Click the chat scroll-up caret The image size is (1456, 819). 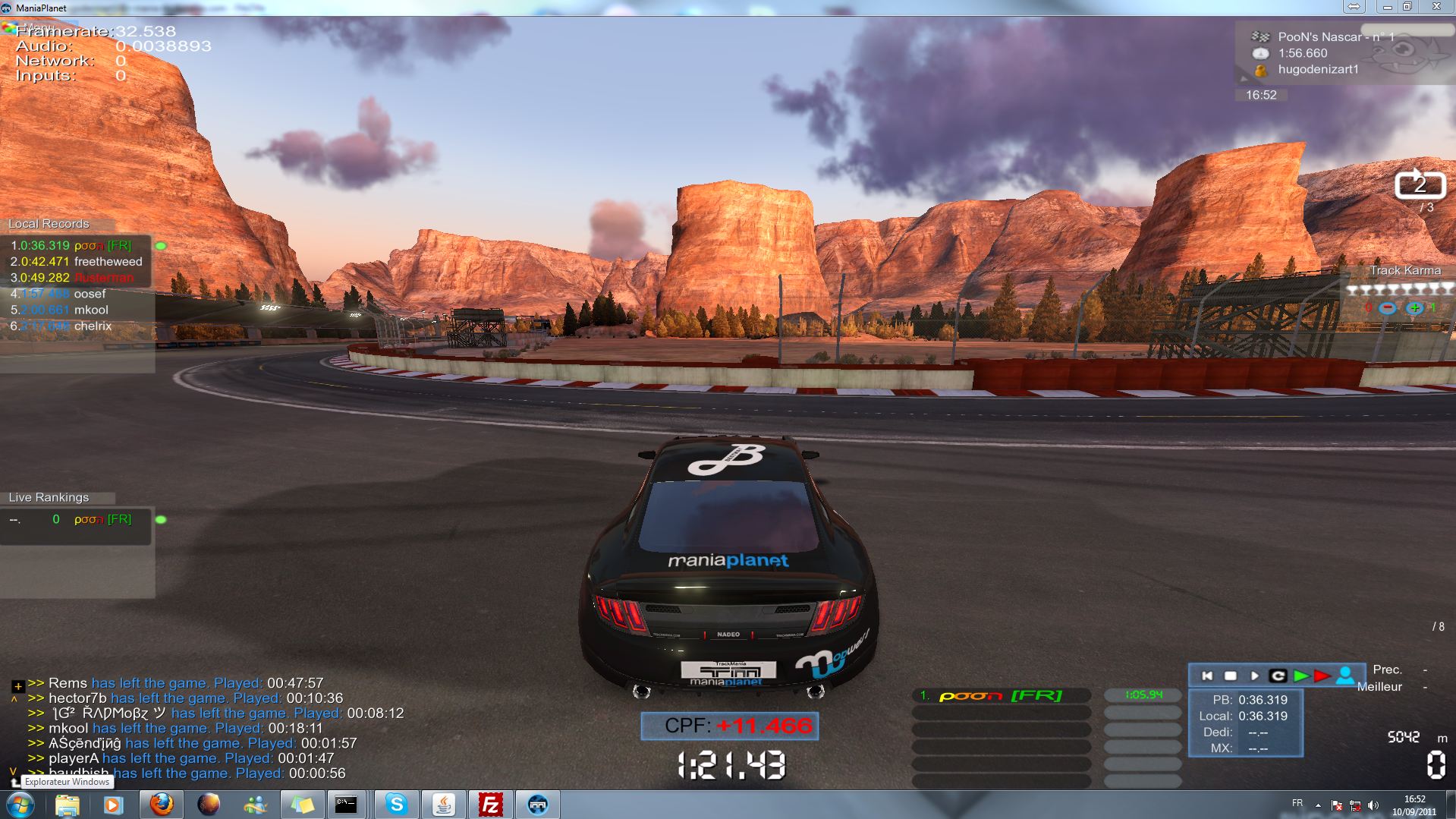(x=14, y=699)
